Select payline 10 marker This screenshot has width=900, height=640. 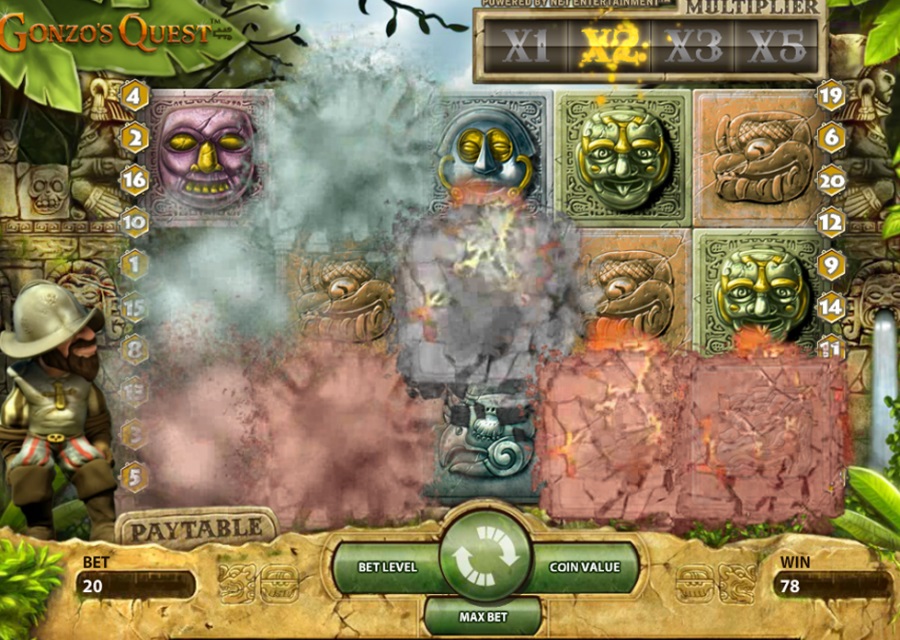pyautogui.click(x=135, y=223)
